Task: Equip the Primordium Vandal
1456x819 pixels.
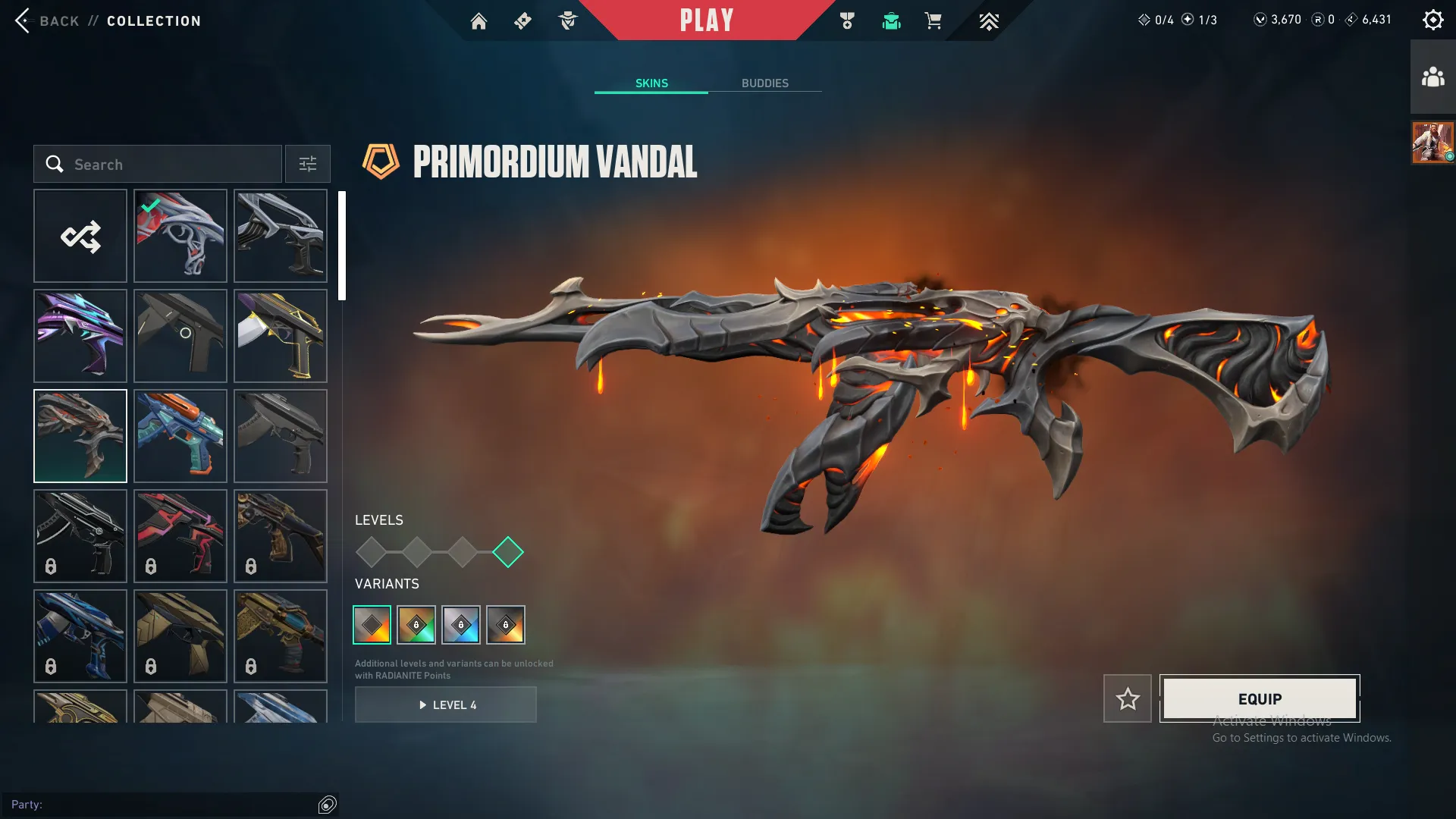Action: click(1260, 698)
